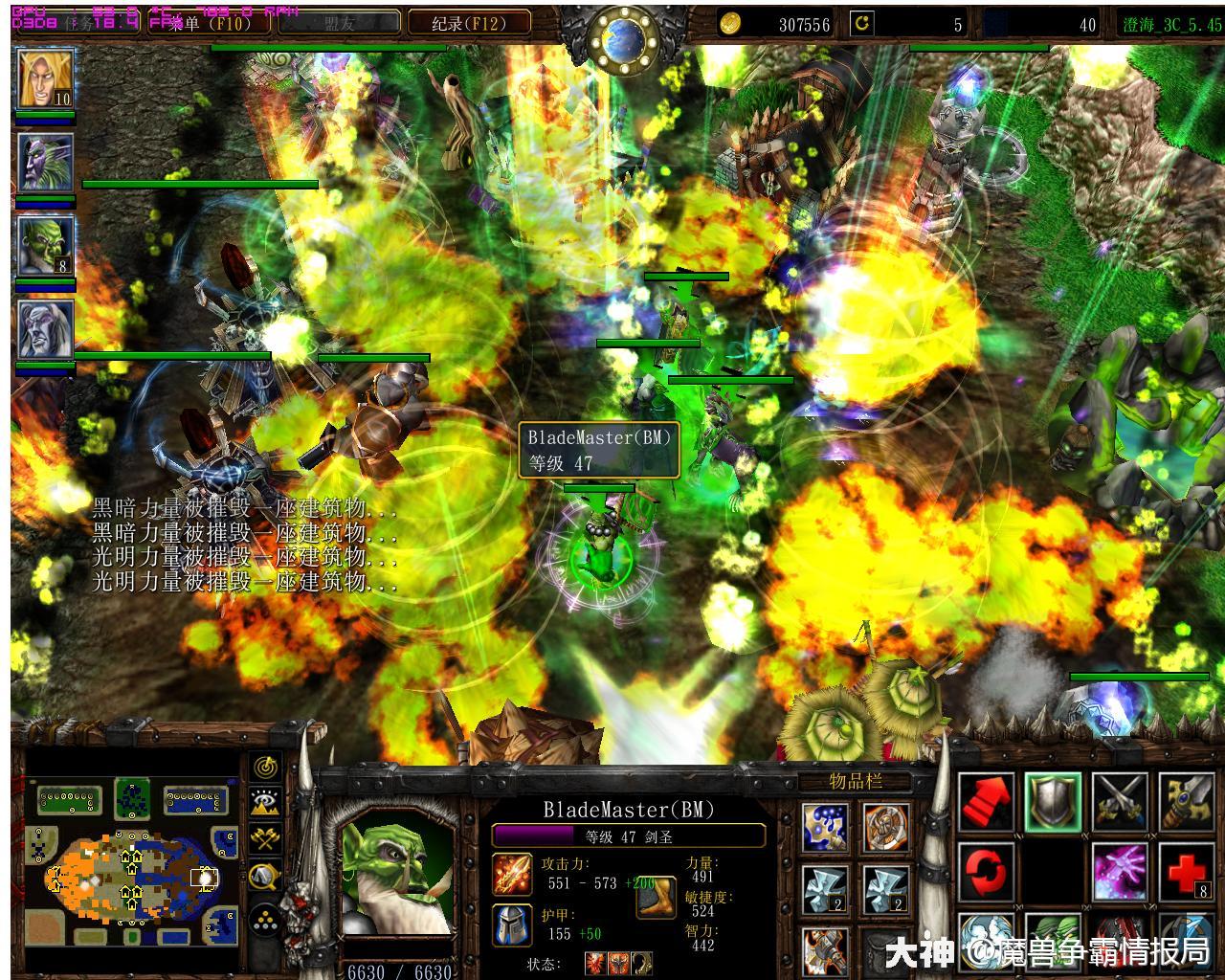Open the 菜单 (F10) game menu
This screenshot has width=1225, height=980.
(204, 23)
